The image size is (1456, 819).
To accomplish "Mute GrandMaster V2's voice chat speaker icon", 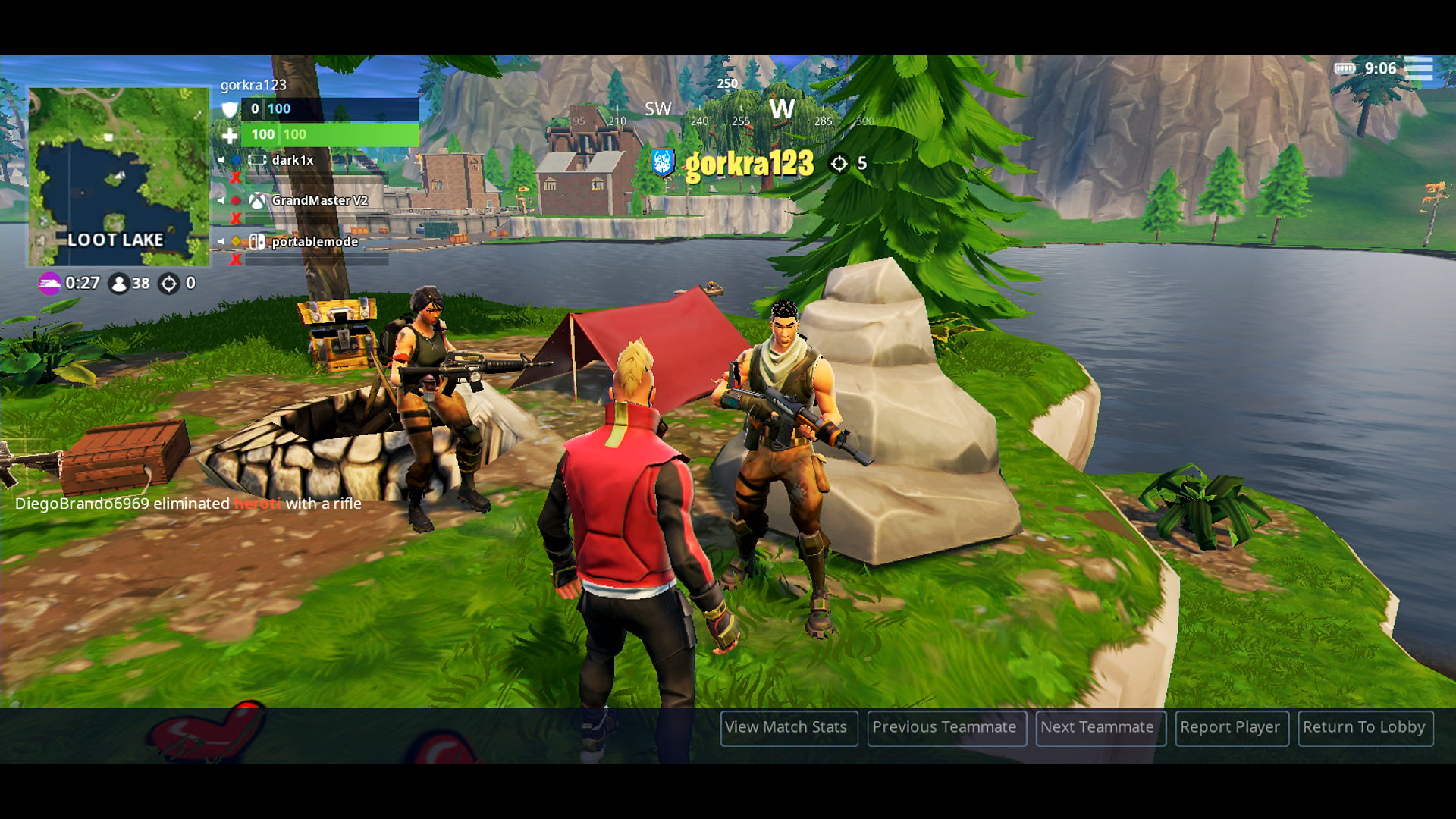I will tap(220, 202).
